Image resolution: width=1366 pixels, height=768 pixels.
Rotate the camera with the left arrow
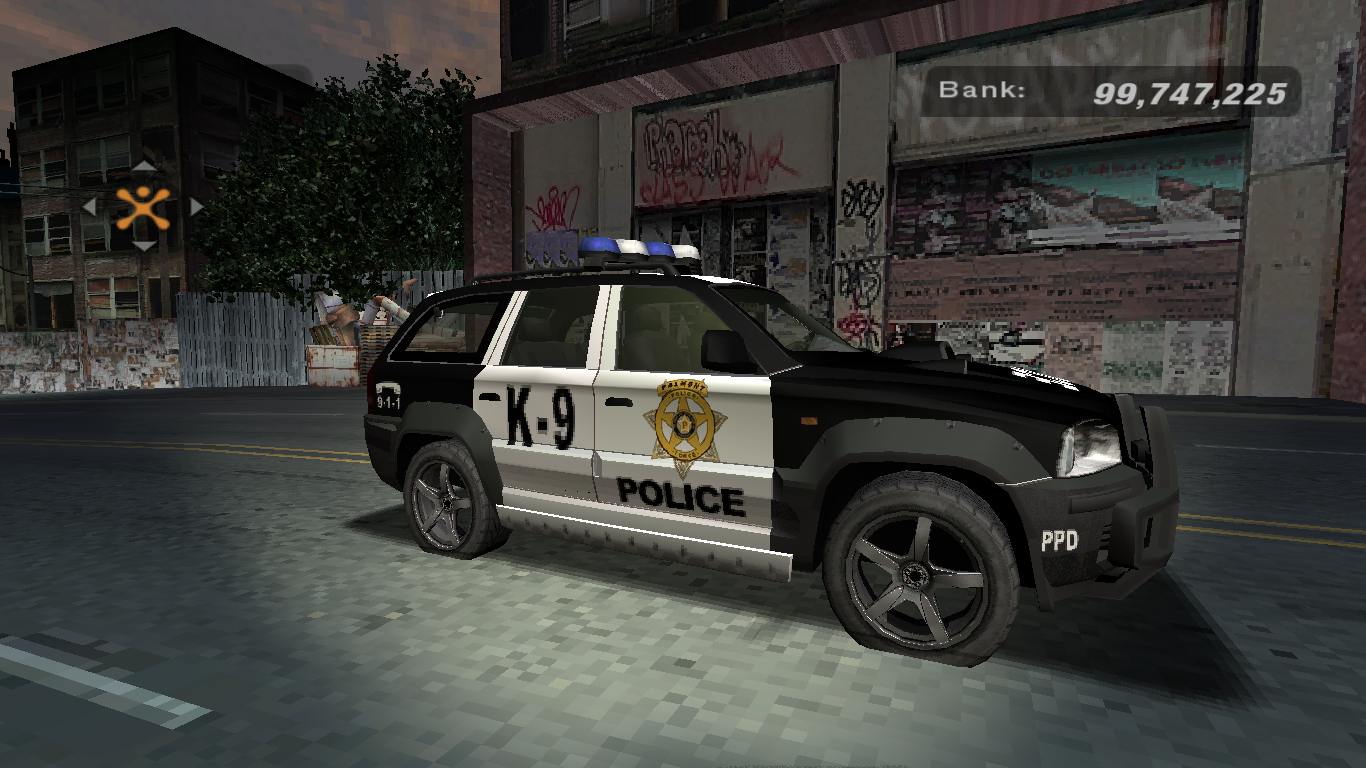tap(89, 207)
